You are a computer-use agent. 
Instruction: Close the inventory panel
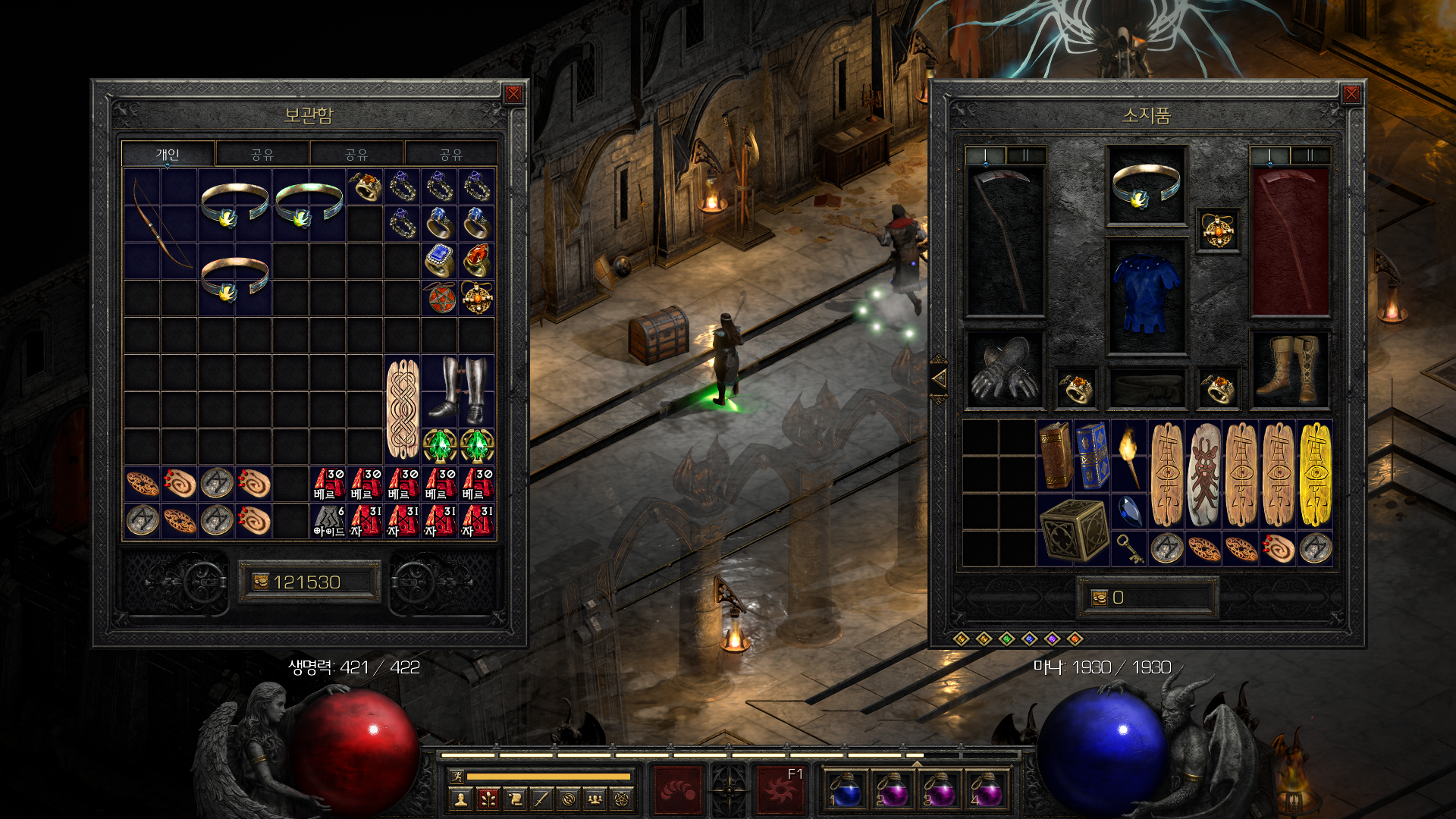[1351, 94]
